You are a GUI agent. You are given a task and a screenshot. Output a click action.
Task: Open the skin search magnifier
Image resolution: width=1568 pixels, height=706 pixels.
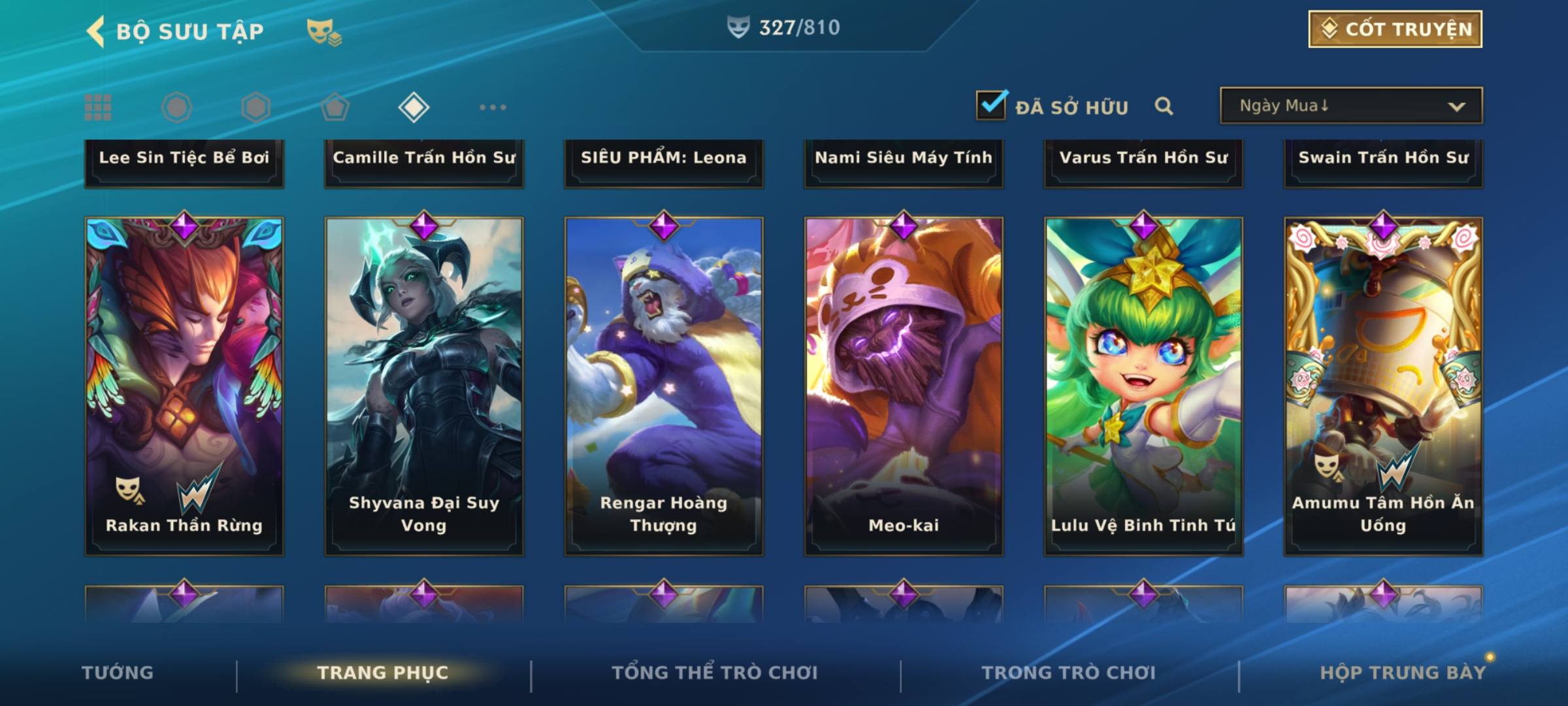pos(1164,106)
